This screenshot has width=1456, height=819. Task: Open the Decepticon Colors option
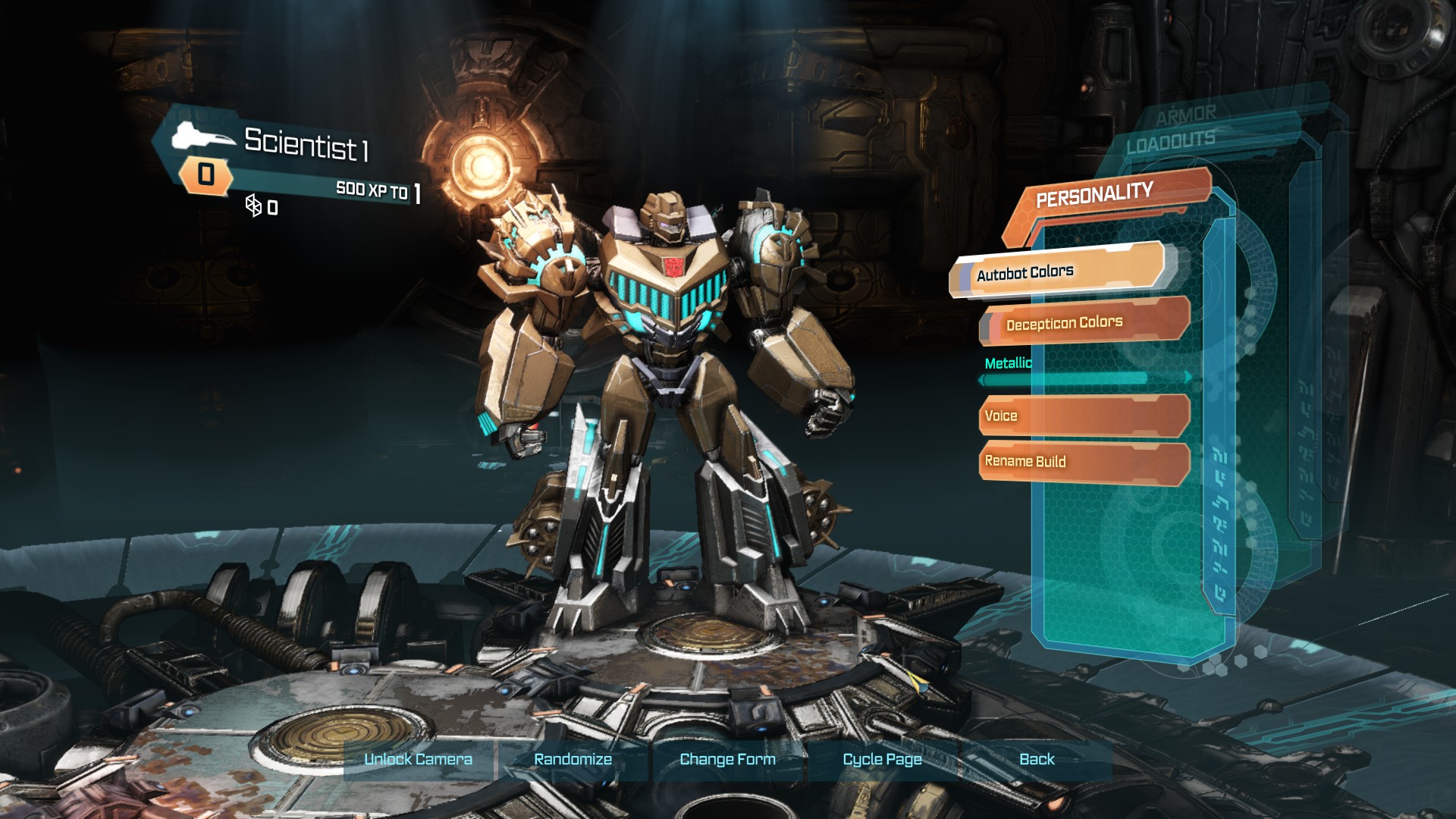click(x=1084, y=322)
